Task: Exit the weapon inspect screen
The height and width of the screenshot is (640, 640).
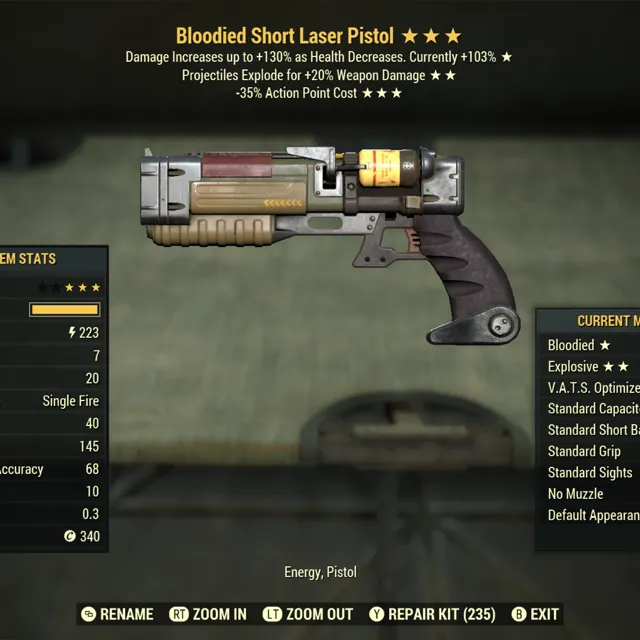Action: pos(535,614)
